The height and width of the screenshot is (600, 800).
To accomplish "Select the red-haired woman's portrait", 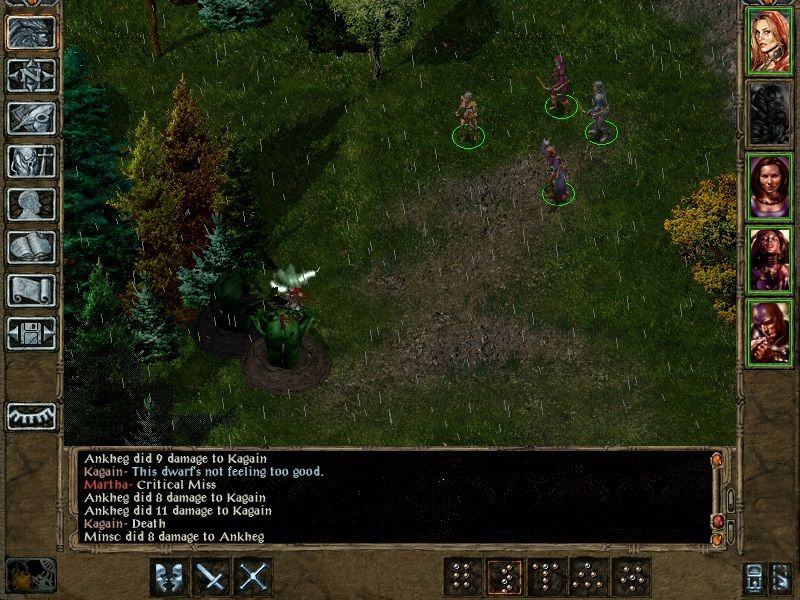I will (770, 40).
